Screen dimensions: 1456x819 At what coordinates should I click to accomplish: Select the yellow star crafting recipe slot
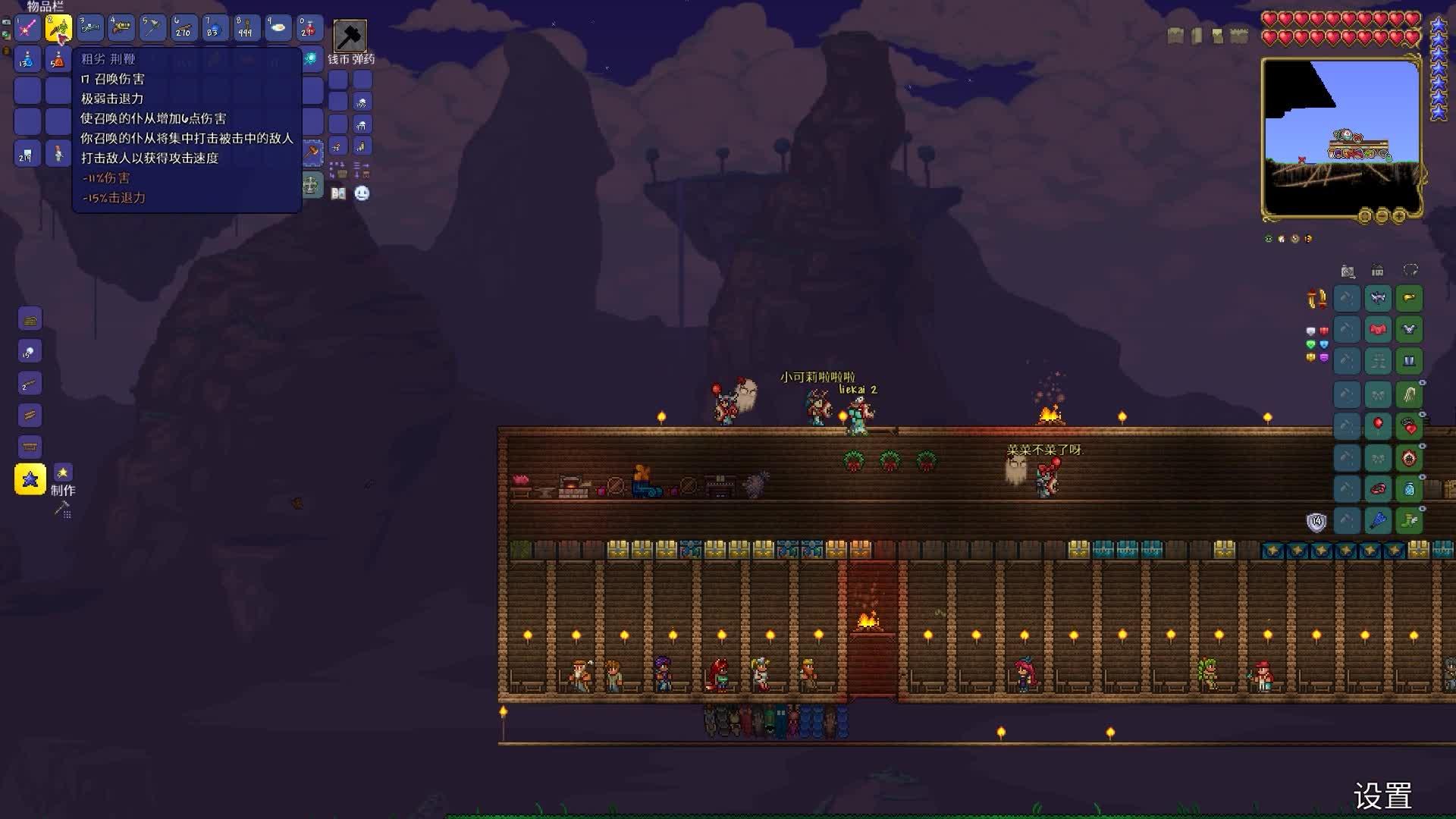tap(30, 479)
